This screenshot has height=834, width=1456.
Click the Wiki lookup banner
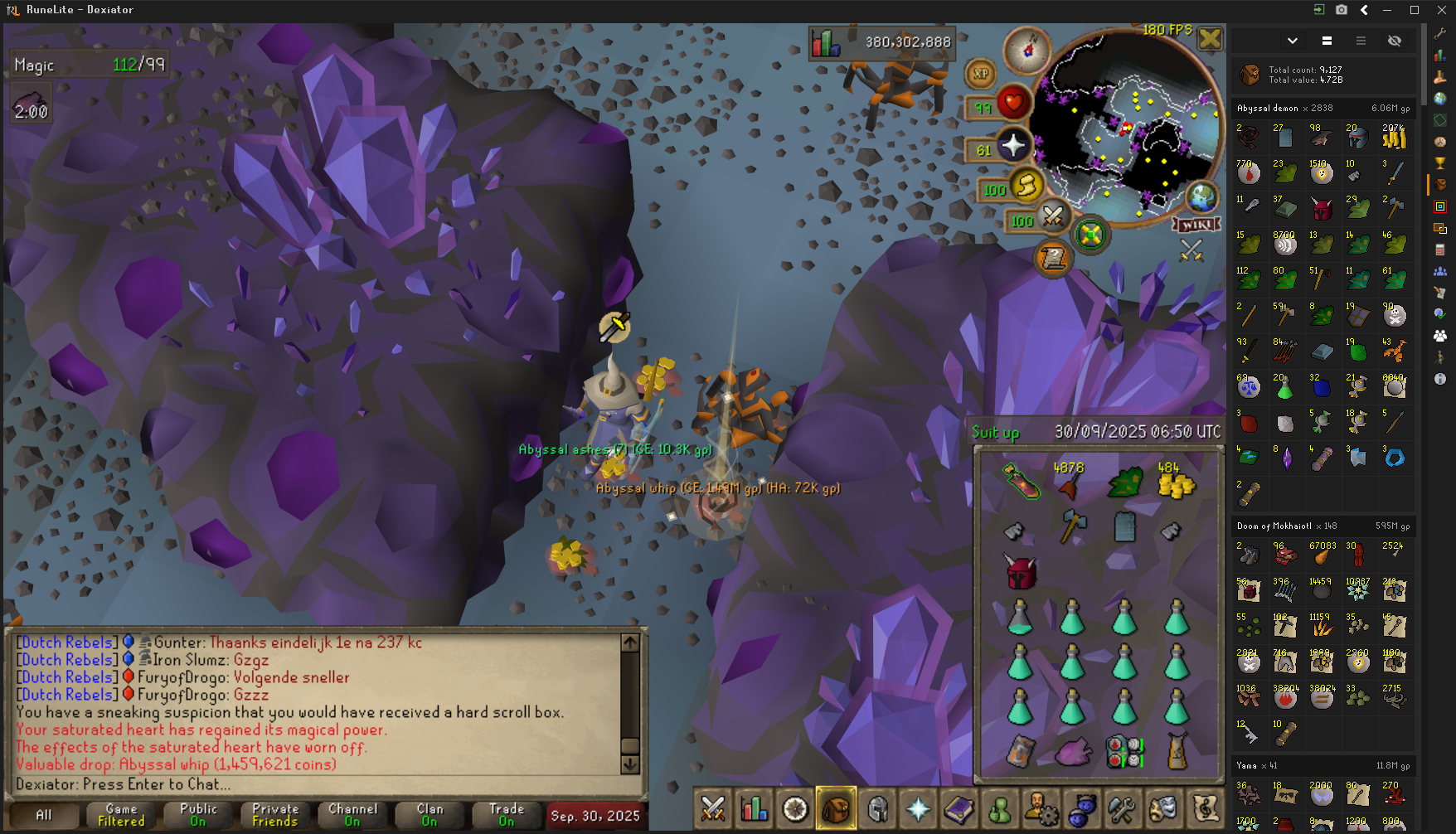1196,225
